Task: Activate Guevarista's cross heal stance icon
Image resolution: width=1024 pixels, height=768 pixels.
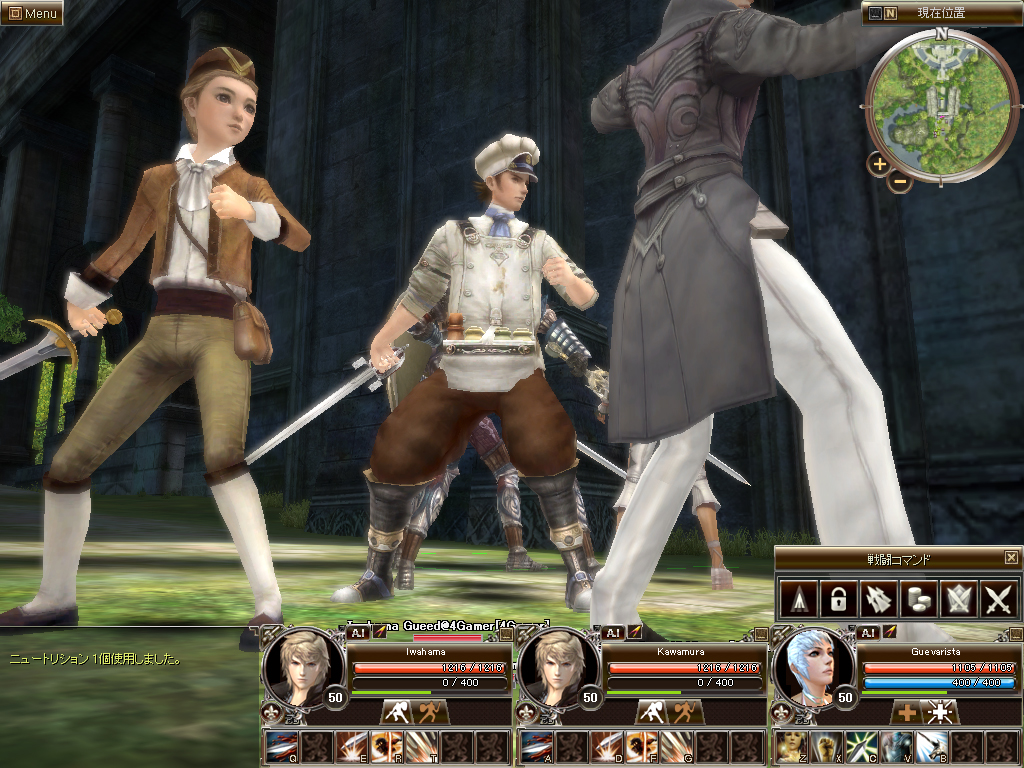Action: [x=907, y=712]
